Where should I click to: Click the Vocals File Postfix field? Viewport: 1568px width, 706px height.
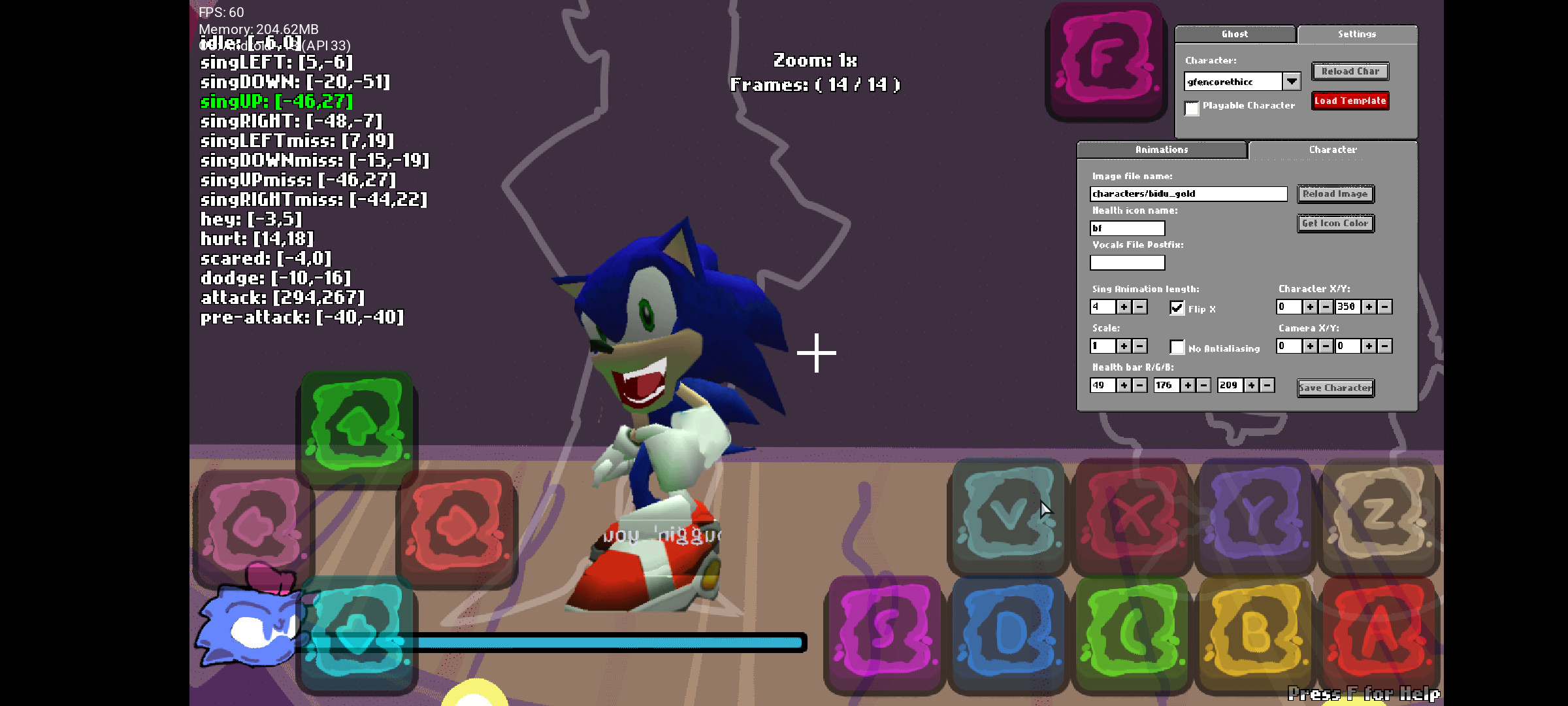[1126, 262]
